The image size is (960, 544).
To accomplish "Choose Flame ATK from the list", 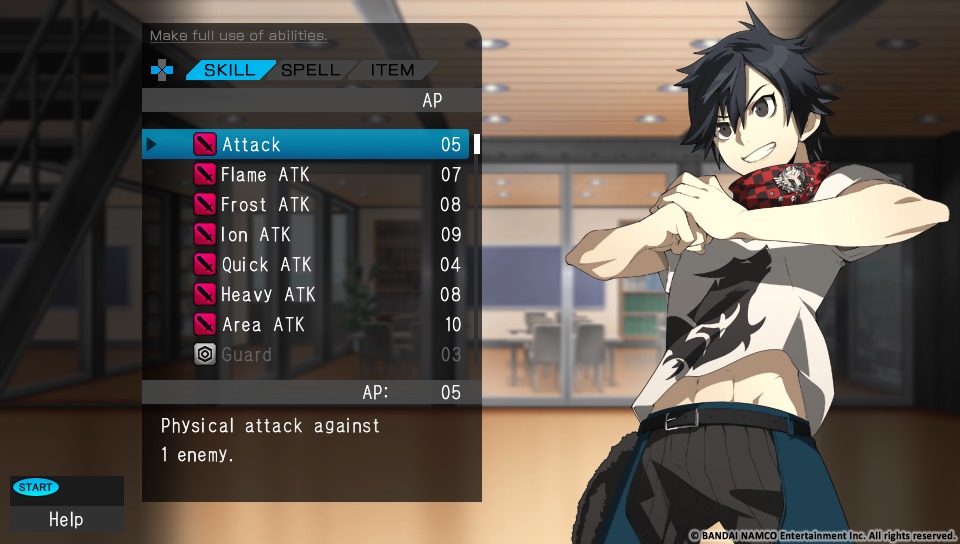I will 305,175.
